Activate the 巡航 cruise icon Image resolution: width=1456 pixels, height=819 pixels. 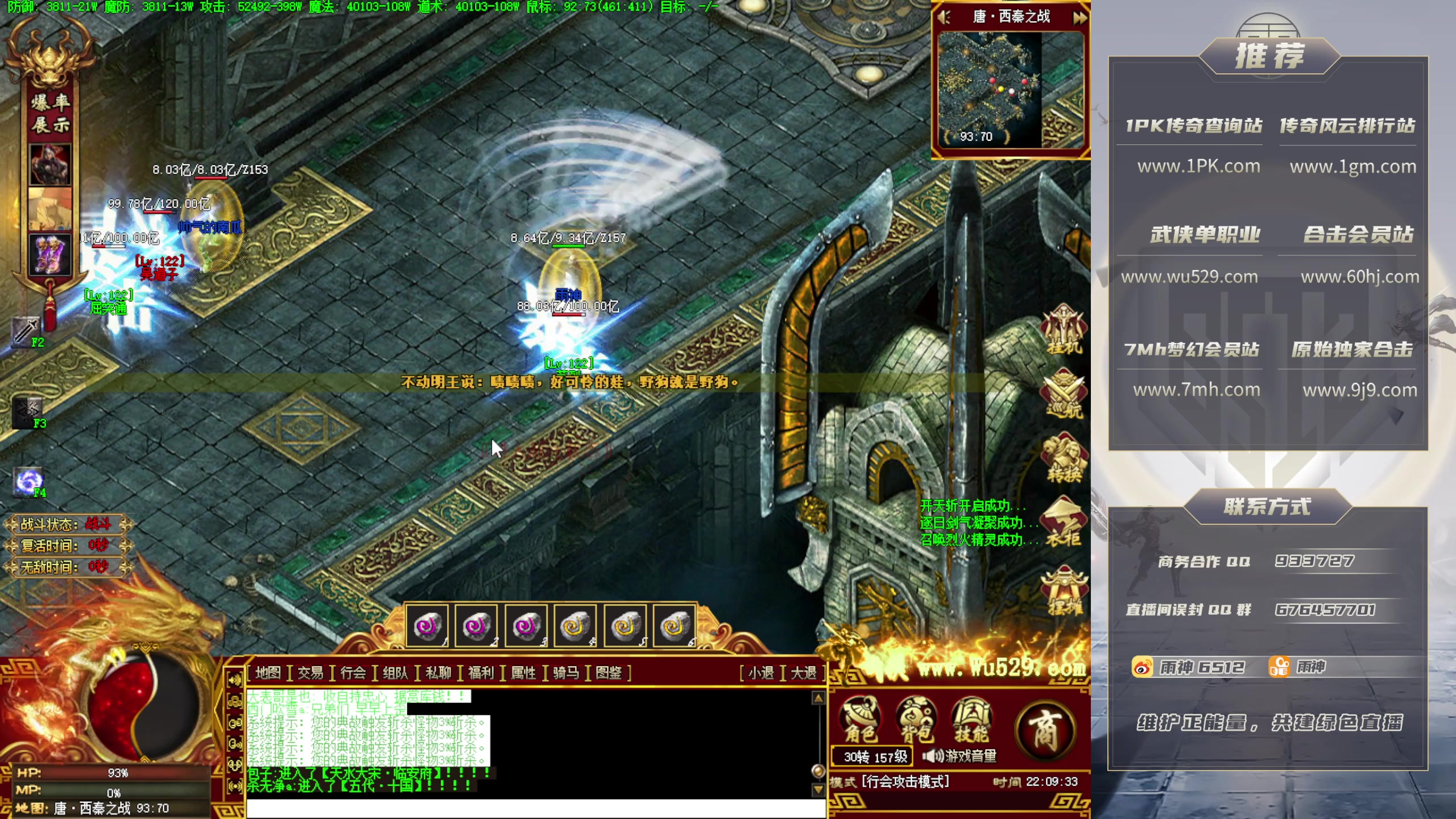click(x=1064, y=394)
